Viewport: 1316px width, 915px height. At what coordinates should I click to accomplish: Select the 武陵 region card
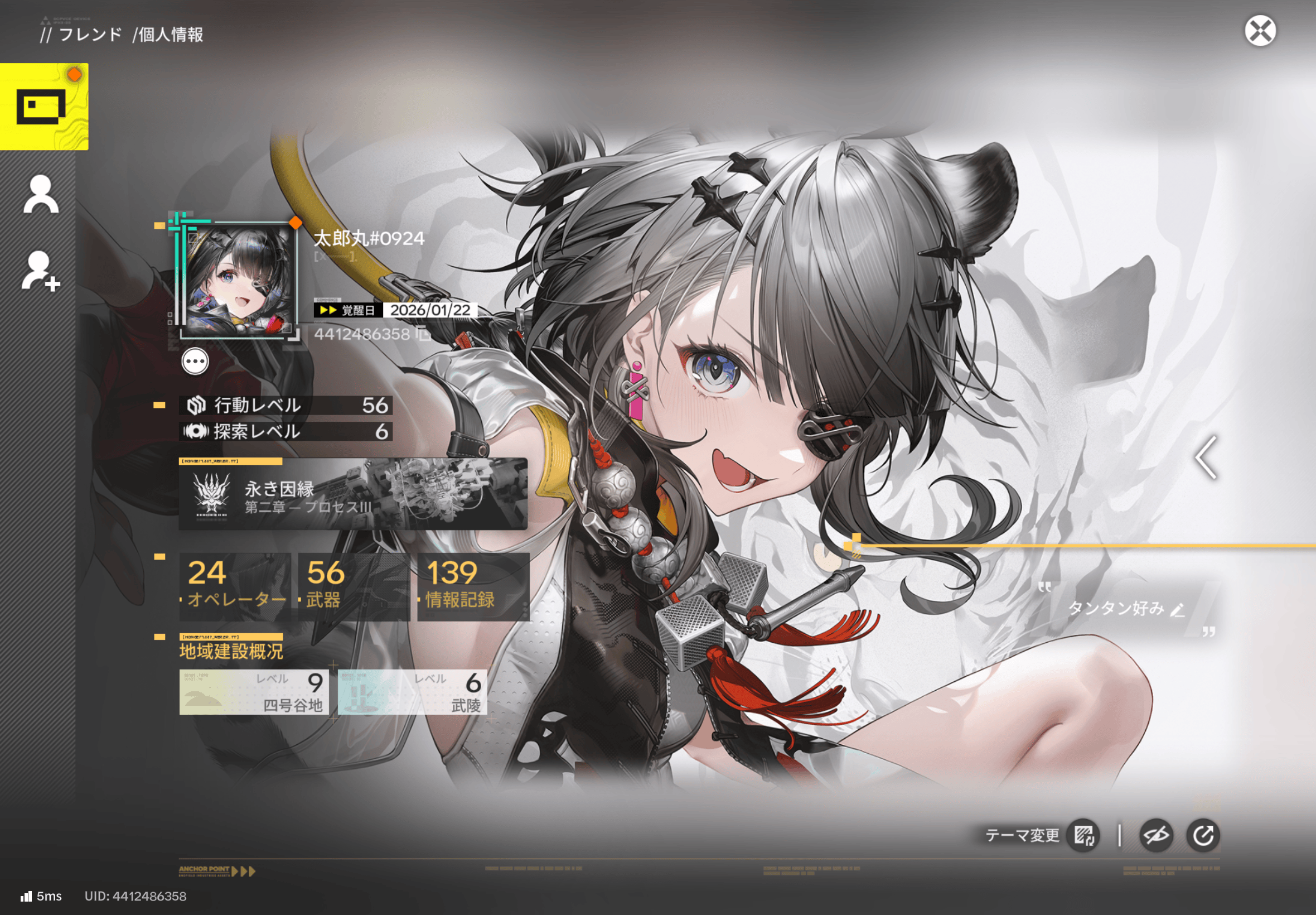click(413, 692)
